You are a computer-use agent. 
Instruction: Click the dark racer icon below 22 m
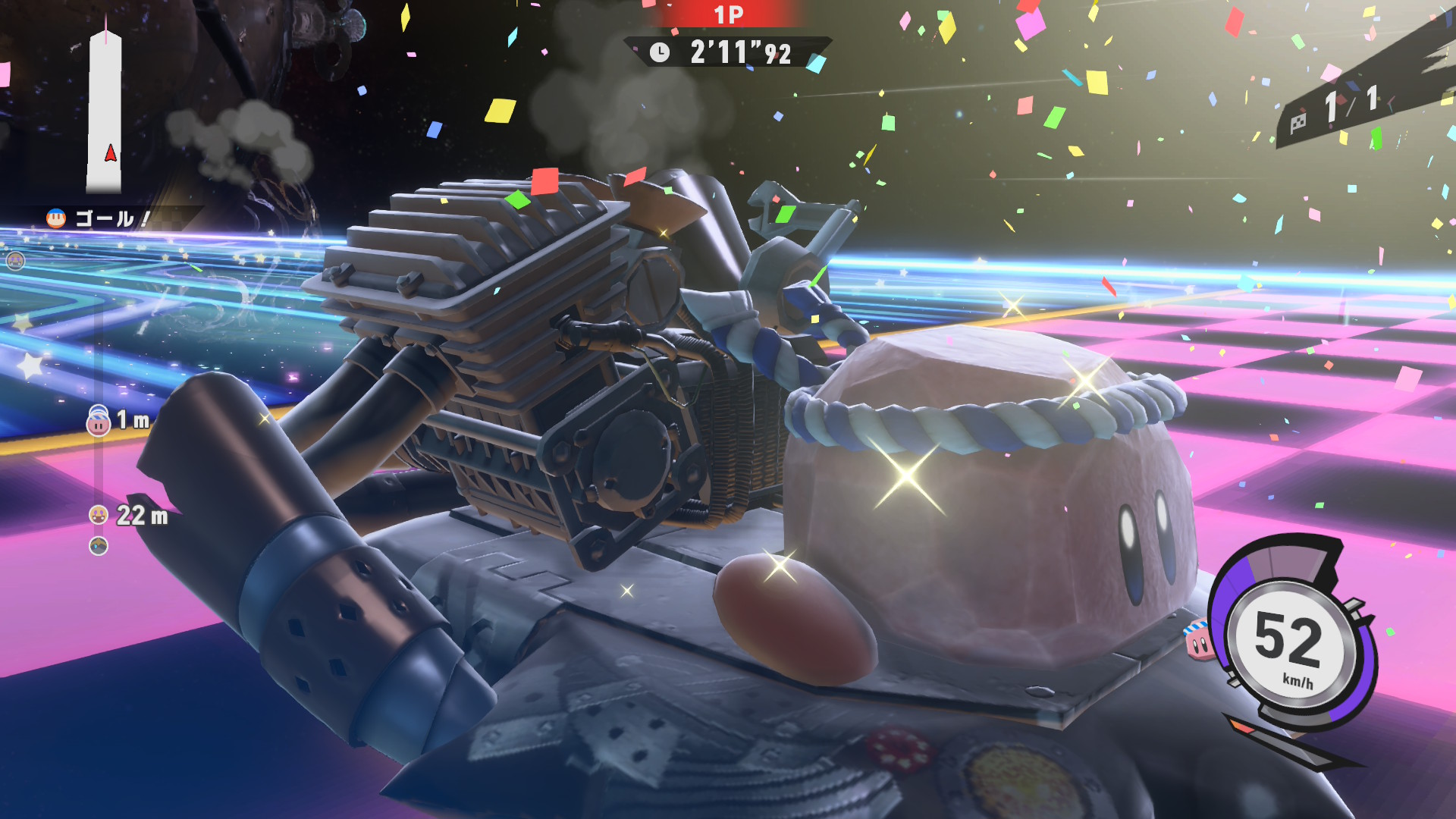[99, 546]
